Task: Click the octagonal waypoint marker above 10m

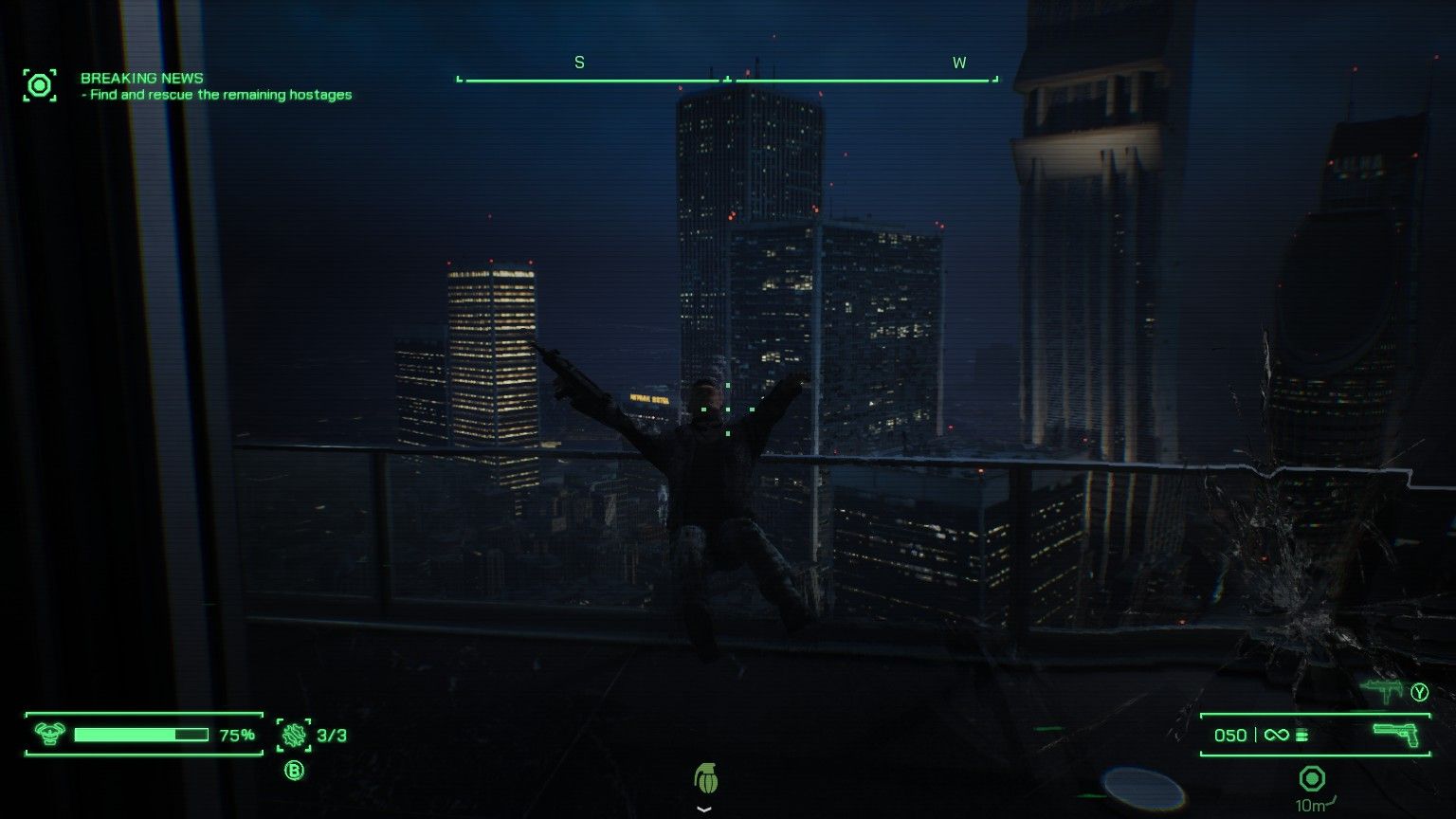Action: point(1313,779)
